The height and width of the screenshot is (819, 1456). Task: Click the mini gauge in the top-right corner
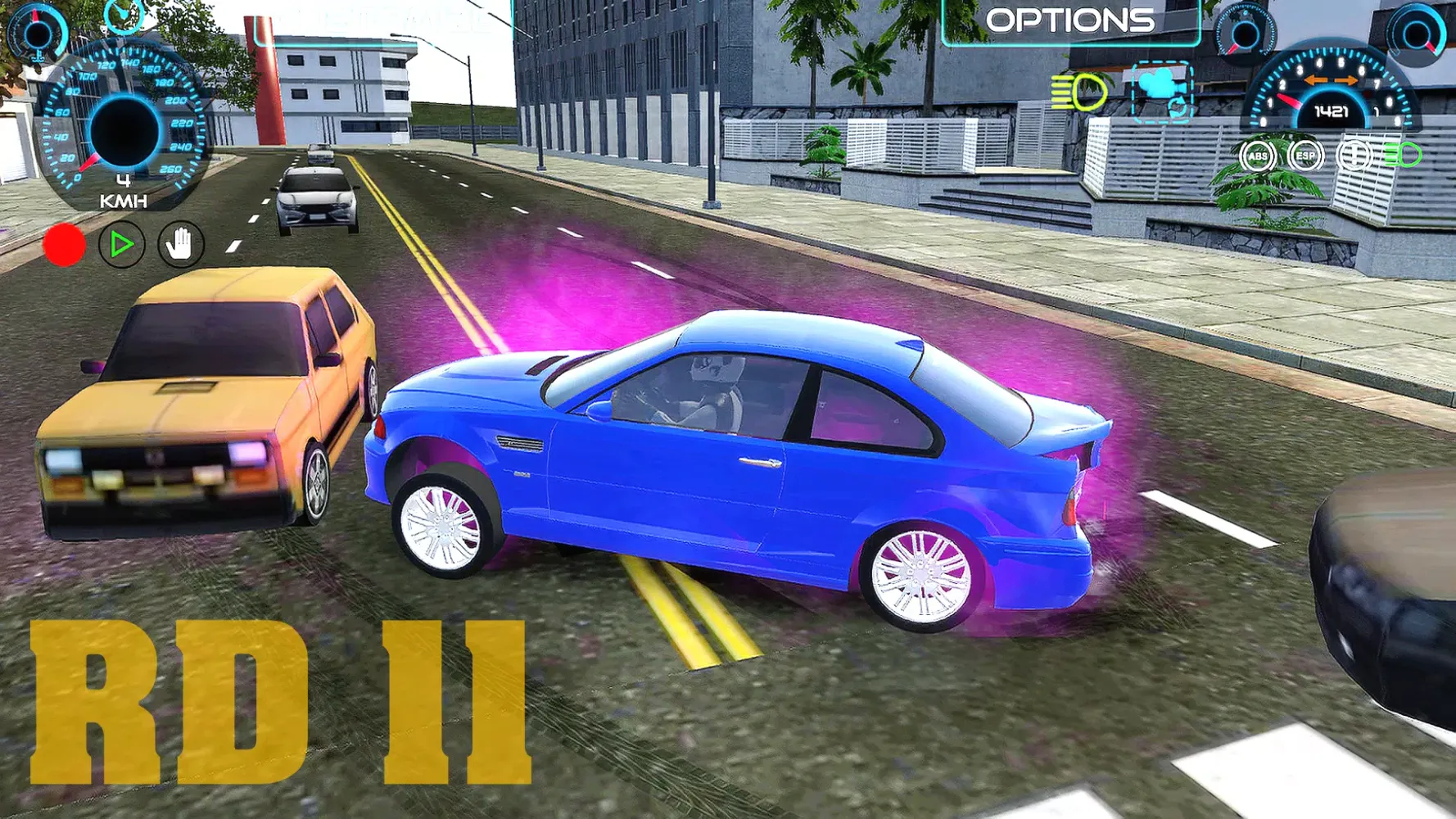(1416, 33)
